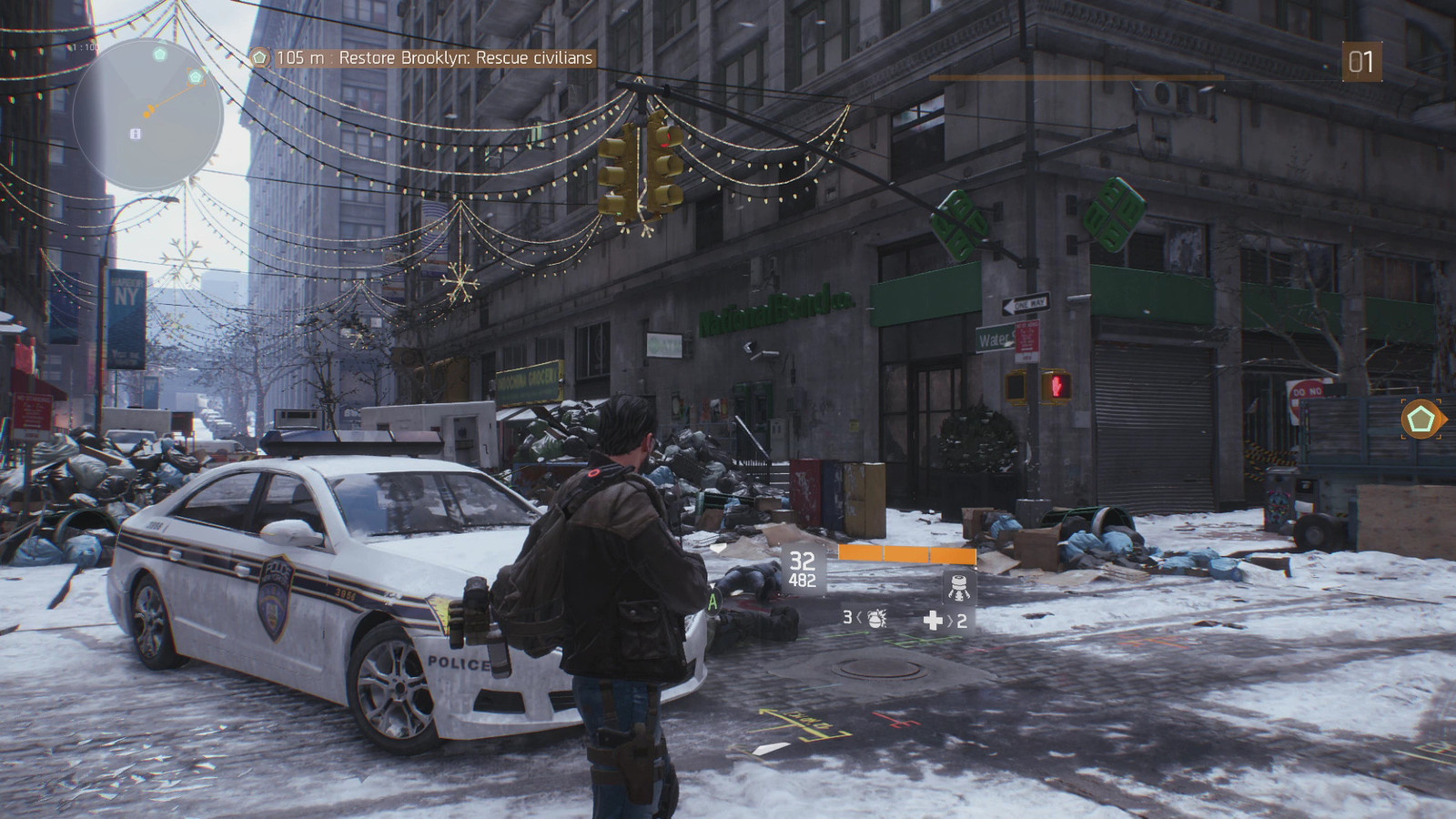The image size is (1456, 819).
Task: Activate the turret skill icon
Action: pyautogui.click(x=957, y=585)
